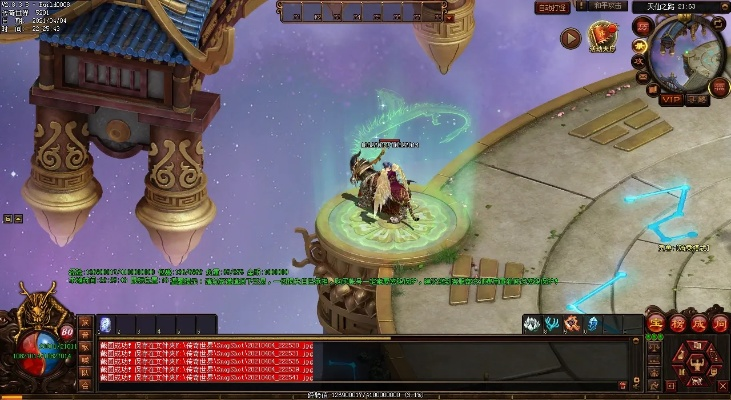Open the 活动大厅 event hall icon
The height and width of the screenshot is (400, 731).
pyautogui.click(x=602, y=38)
